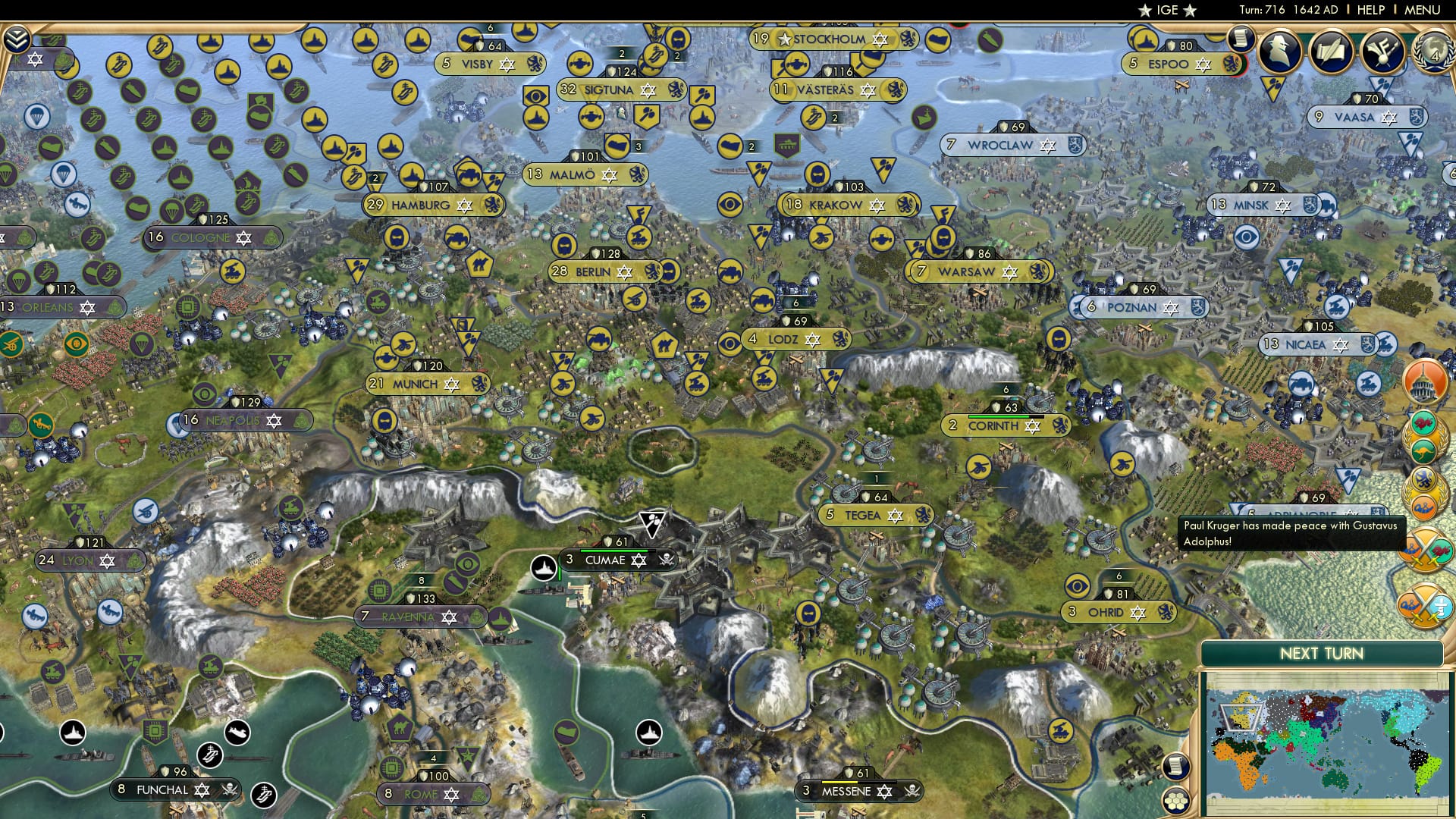Click the capital star beside Stockholm's name

[x=784, y=39]
